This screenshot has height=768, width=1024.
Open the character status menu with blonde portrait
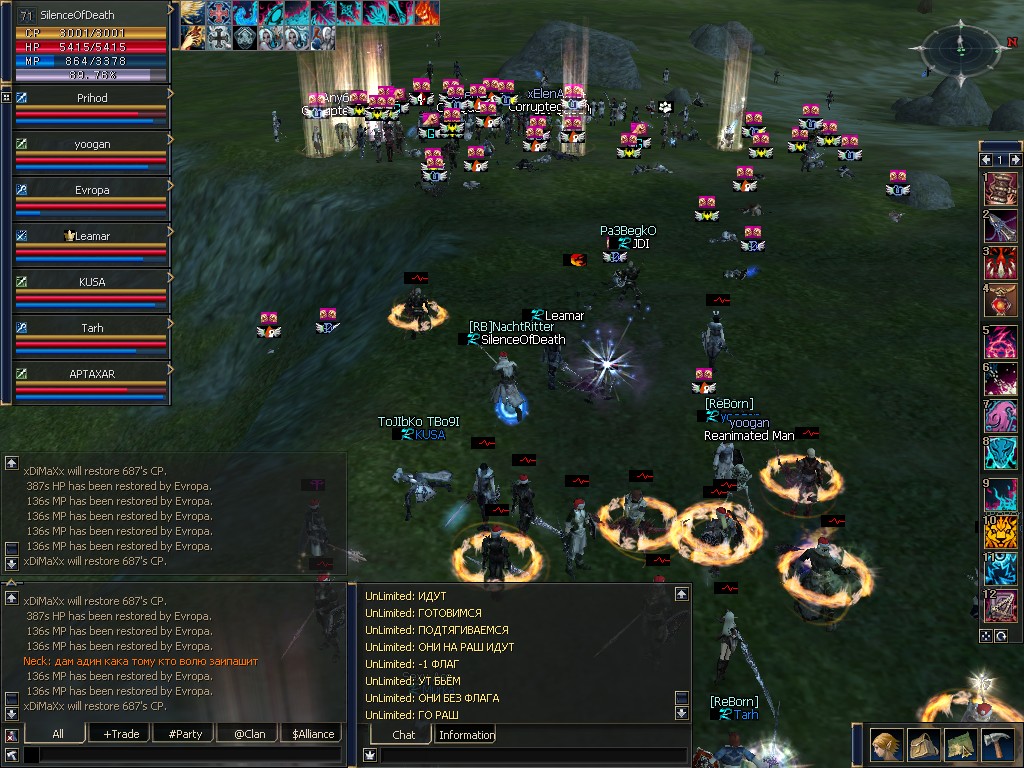tap(886, 745)
